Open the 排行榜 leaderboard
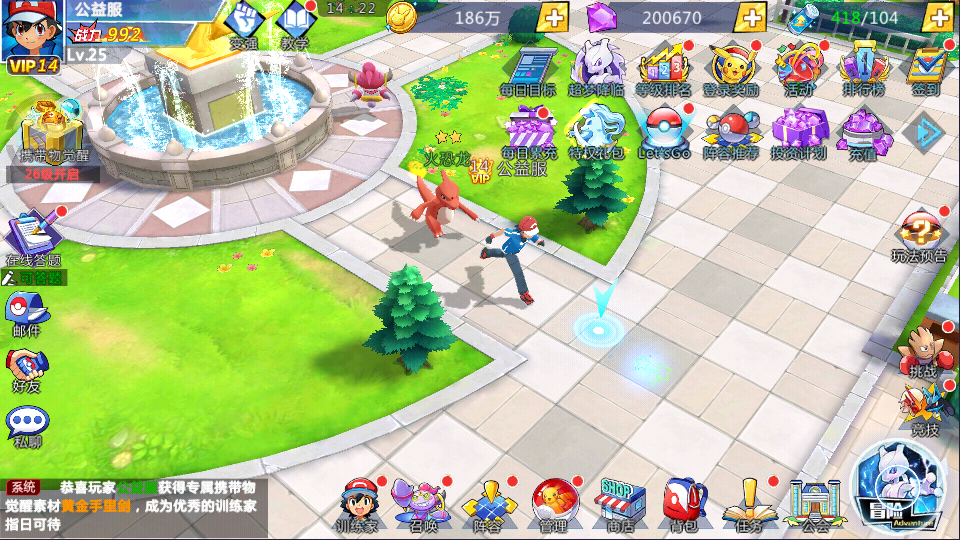This screenshot has width=960, height=540. [x=862, y=68]
